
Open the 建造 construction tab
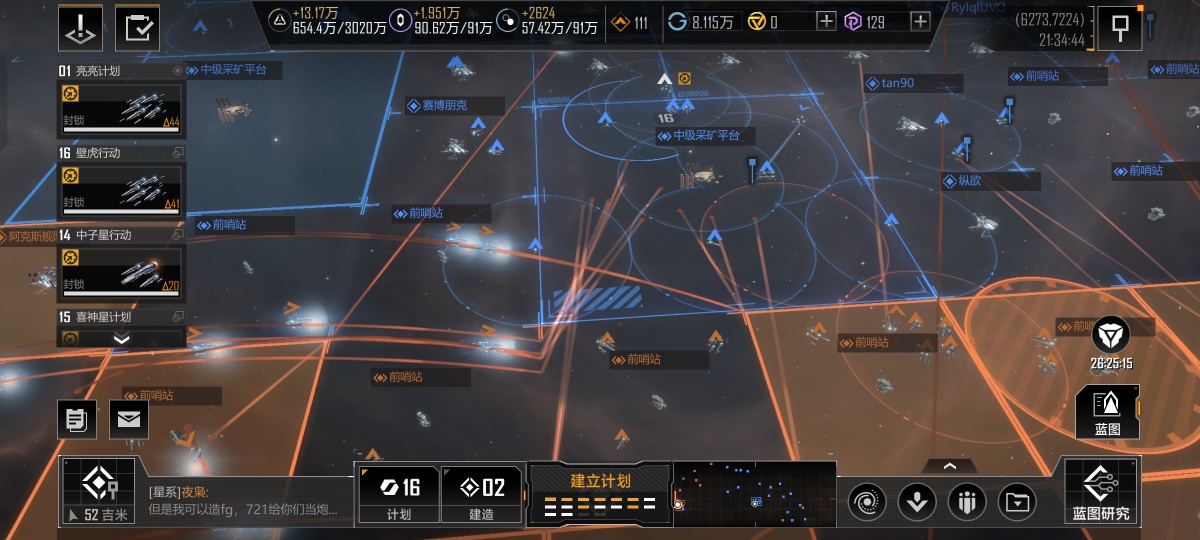click(x=482, y=494)
